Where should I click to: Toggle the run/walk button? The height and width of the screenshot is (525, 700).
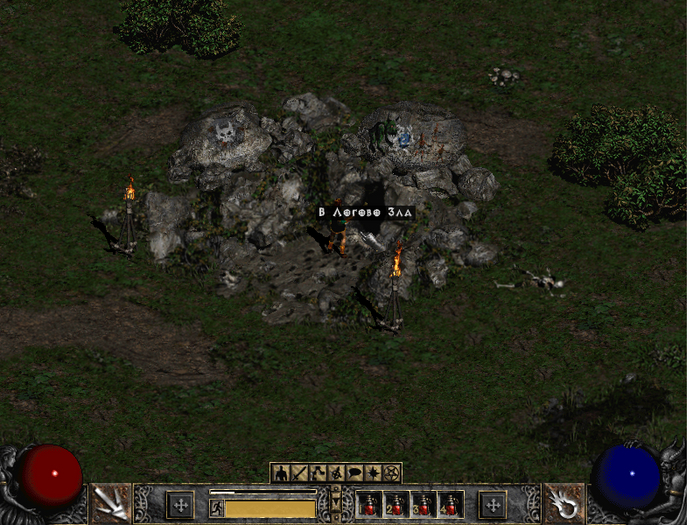[x=215, y=508]
